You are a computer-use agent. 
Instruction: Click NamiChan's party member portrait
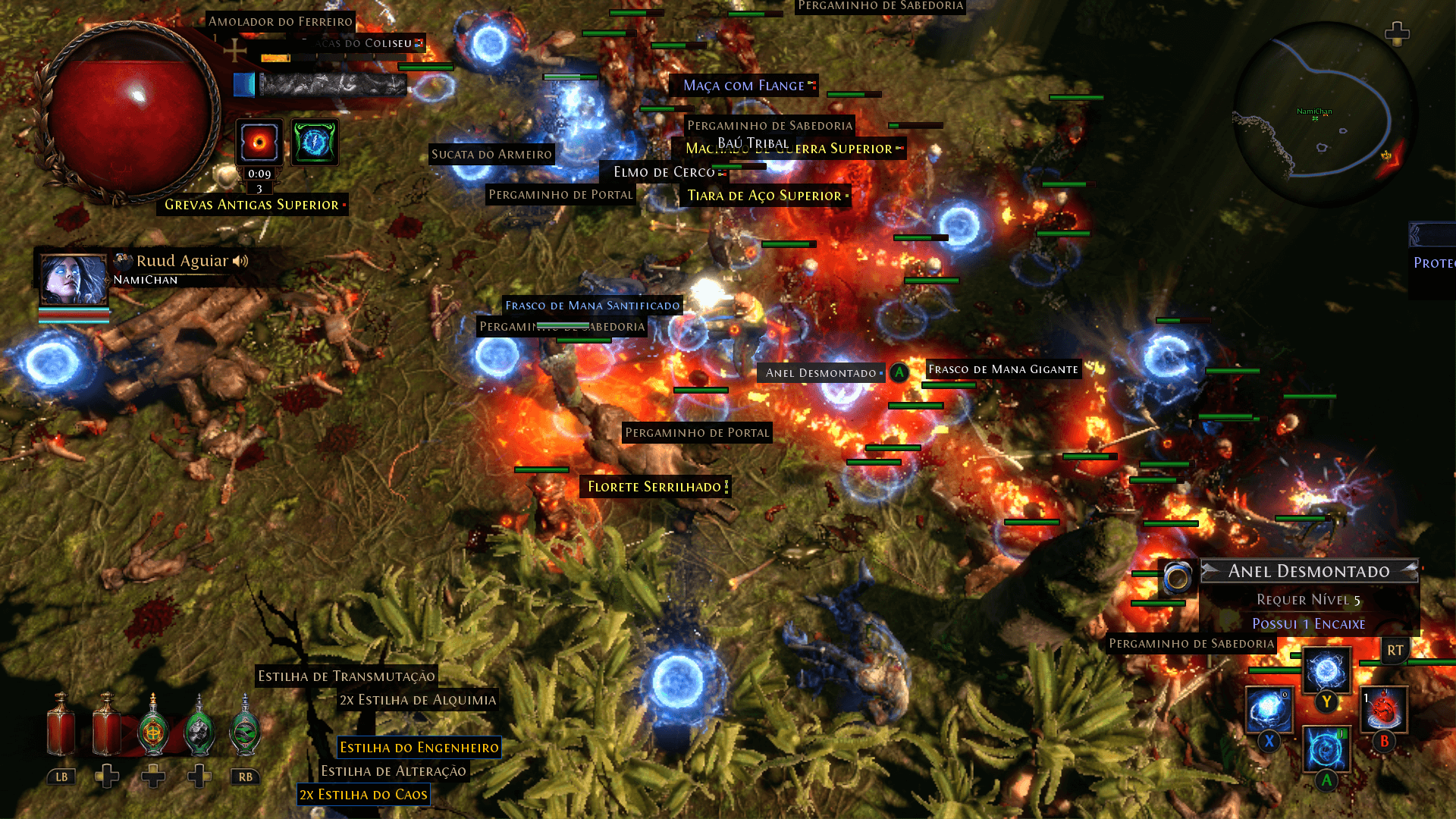[72, 279]
